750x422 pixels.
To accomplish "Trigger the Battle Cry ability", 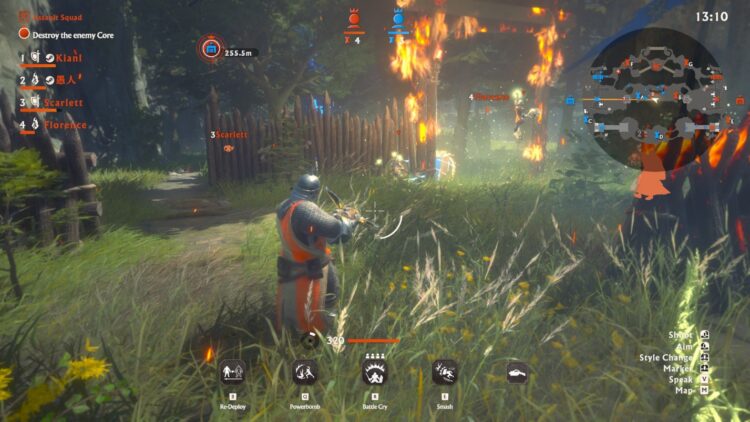I will point(375,372).
